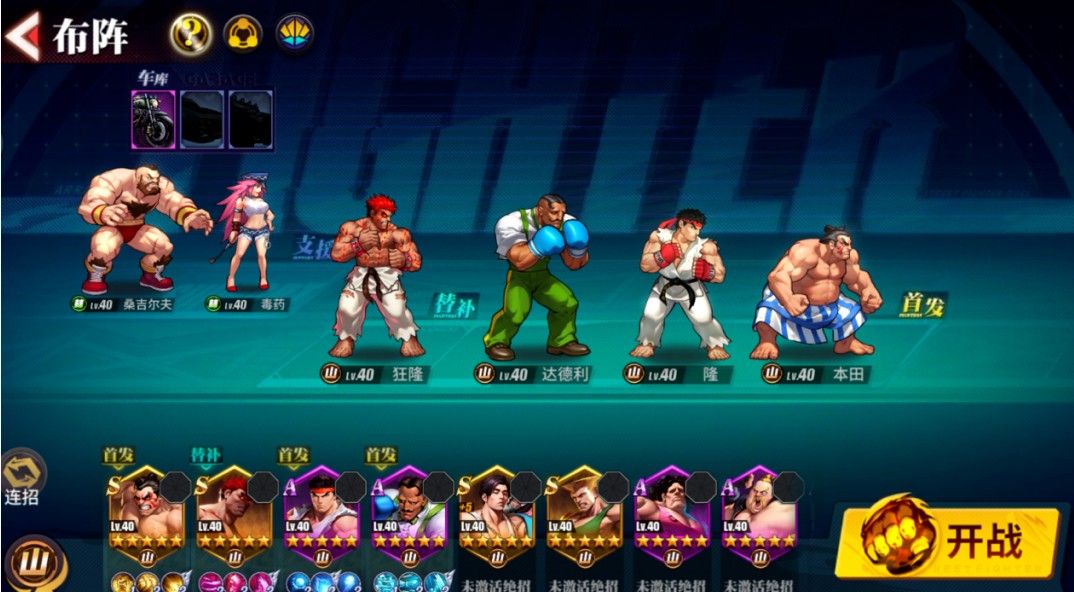Image resolution: width=1074 pixels, height=592 pixels.
Task: Select 达德利 in the lineup
Action: pos(540,275)
